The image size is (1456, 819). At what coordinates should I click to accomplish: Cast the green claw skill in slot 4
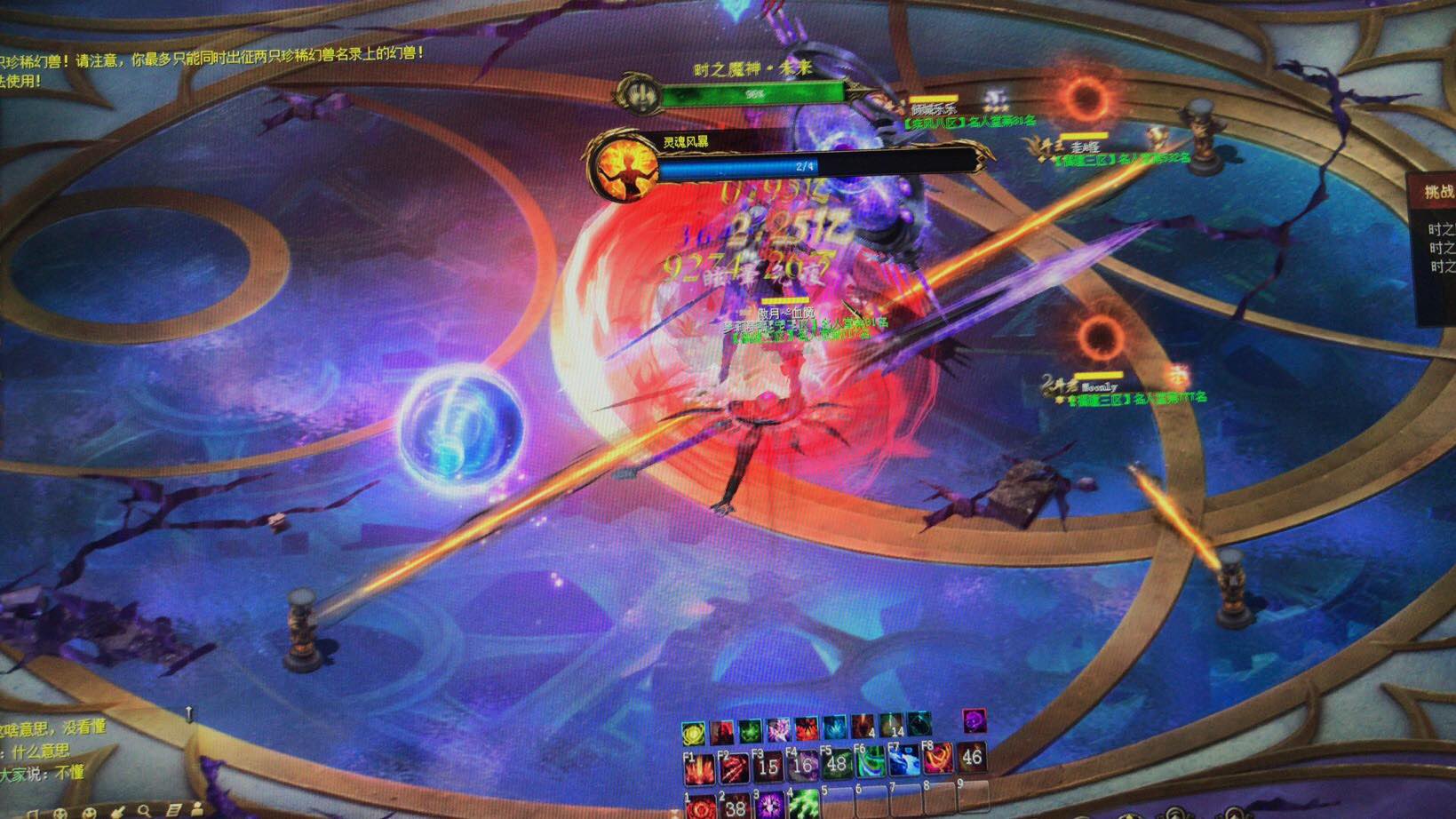coord(802,806)
